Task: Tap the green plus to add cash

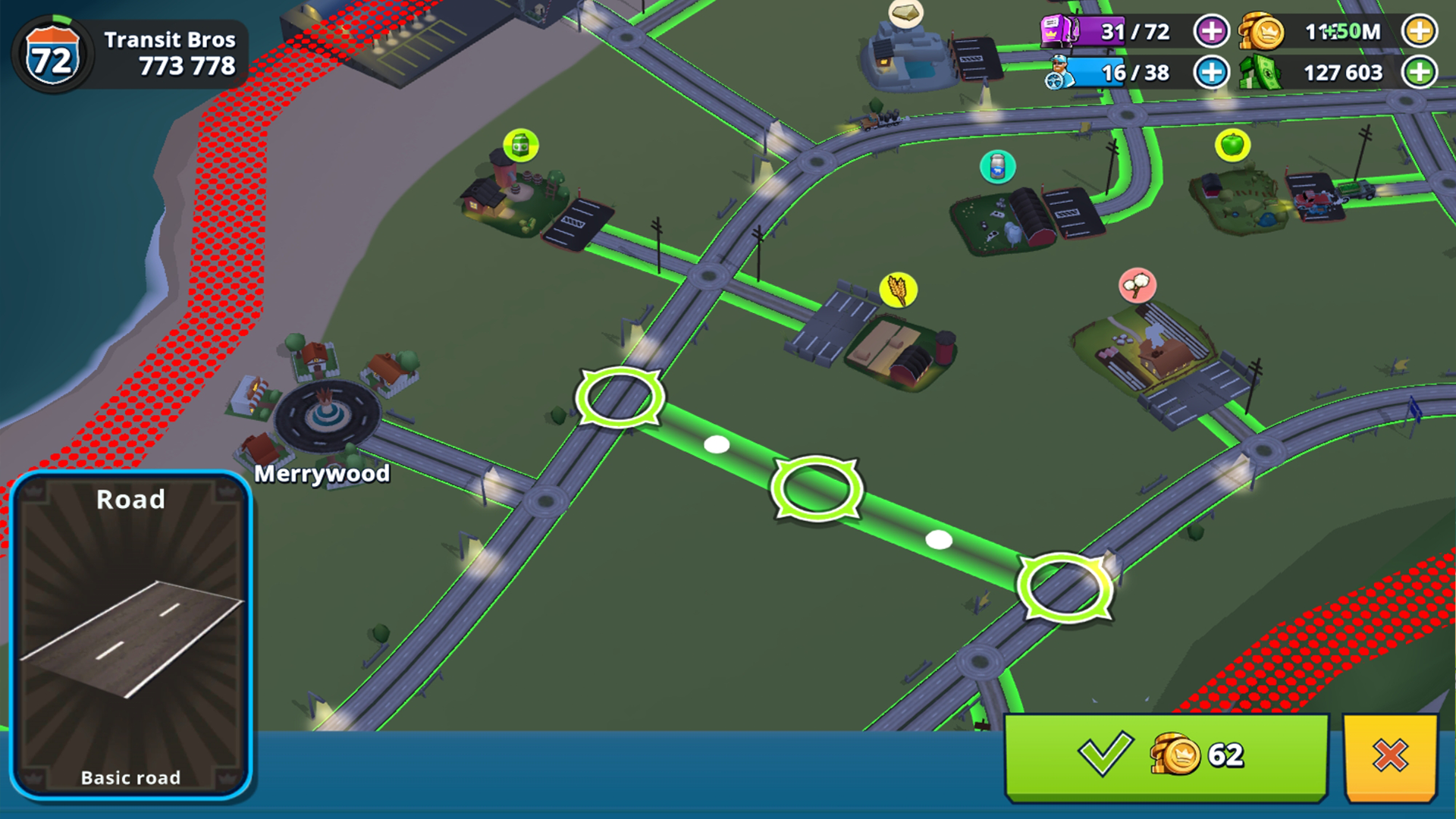Action: [1420, 73]
